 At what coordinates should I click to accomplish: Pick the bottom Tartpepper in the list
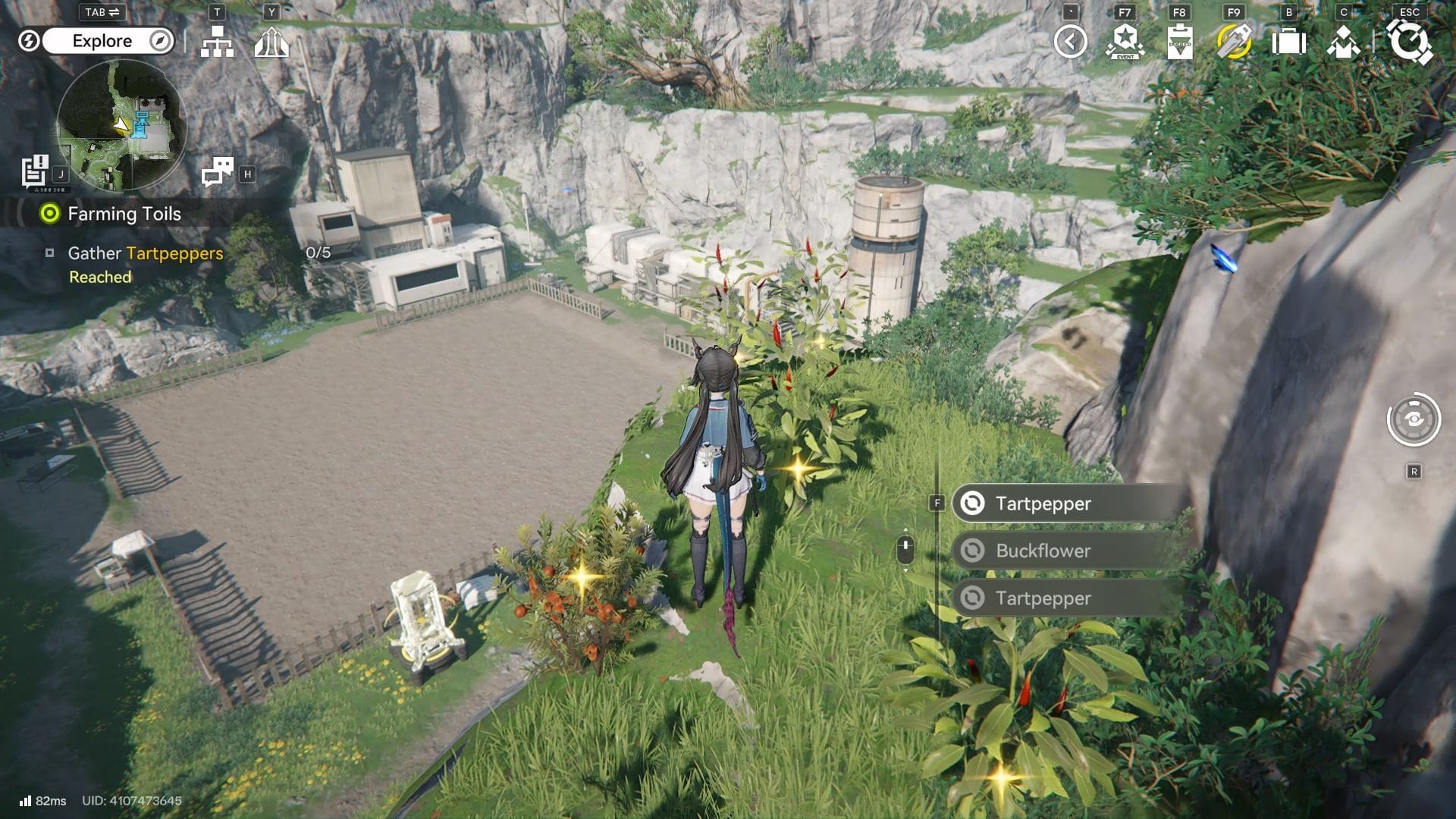tap(1069, 598)
